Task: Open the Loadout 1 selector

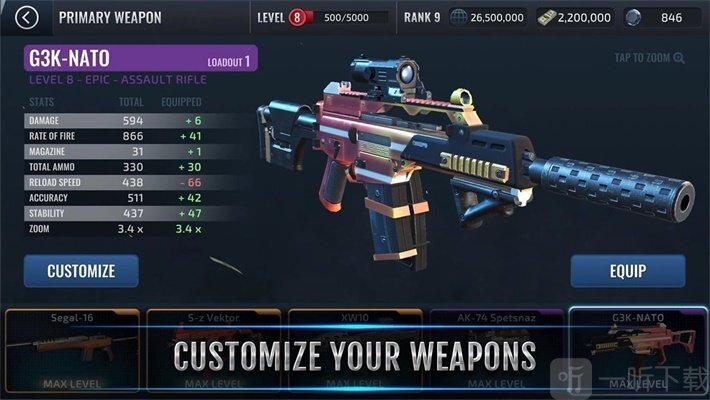Action: (230, 60)
